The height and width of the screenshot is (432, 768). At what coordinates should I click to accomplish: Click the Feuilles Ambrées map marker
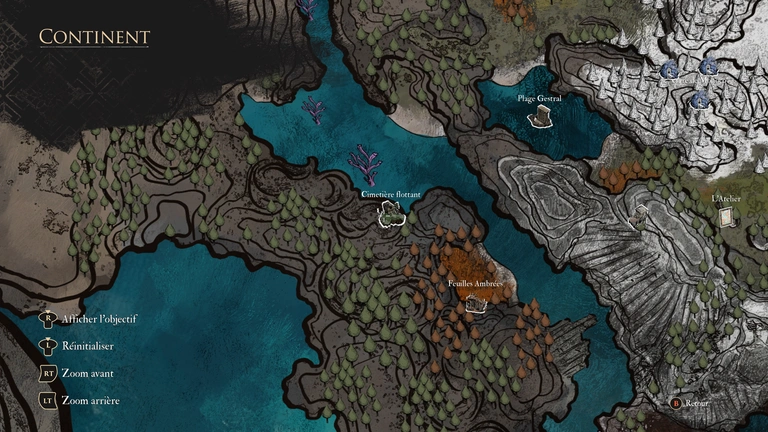point(476,302)
